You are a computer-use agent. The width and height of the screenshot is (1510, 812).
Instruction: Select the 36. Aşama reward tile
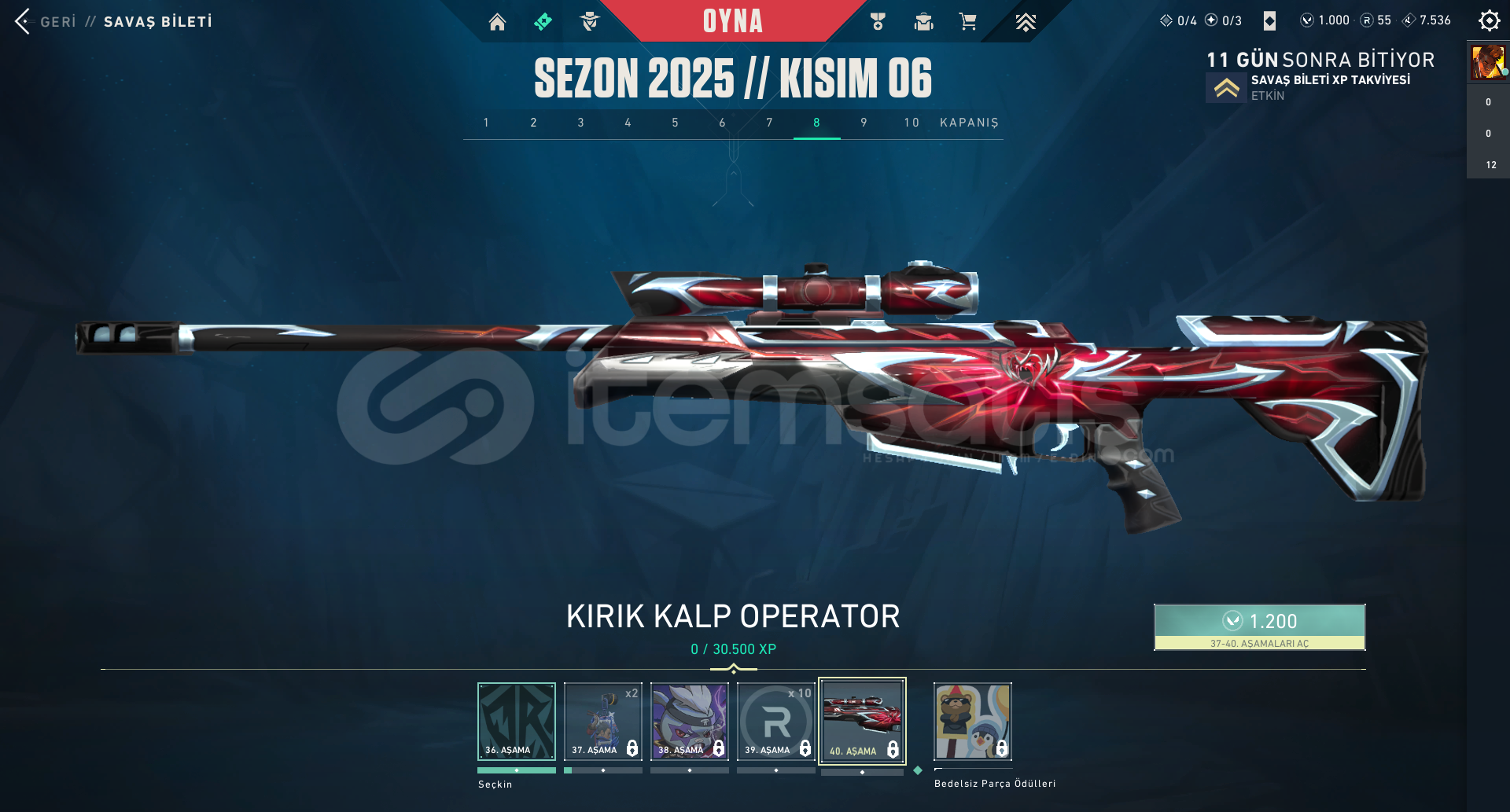tap(517, 721)
